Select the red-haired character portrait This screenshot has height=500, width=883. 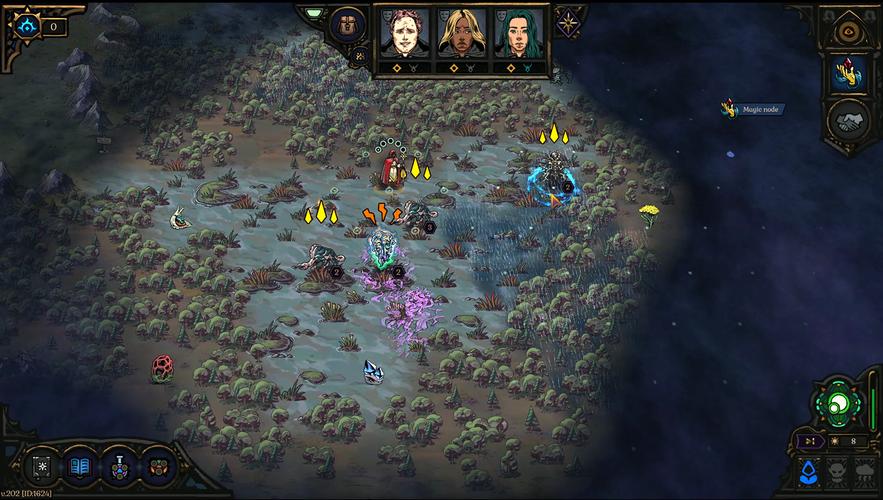coord(403,33)
